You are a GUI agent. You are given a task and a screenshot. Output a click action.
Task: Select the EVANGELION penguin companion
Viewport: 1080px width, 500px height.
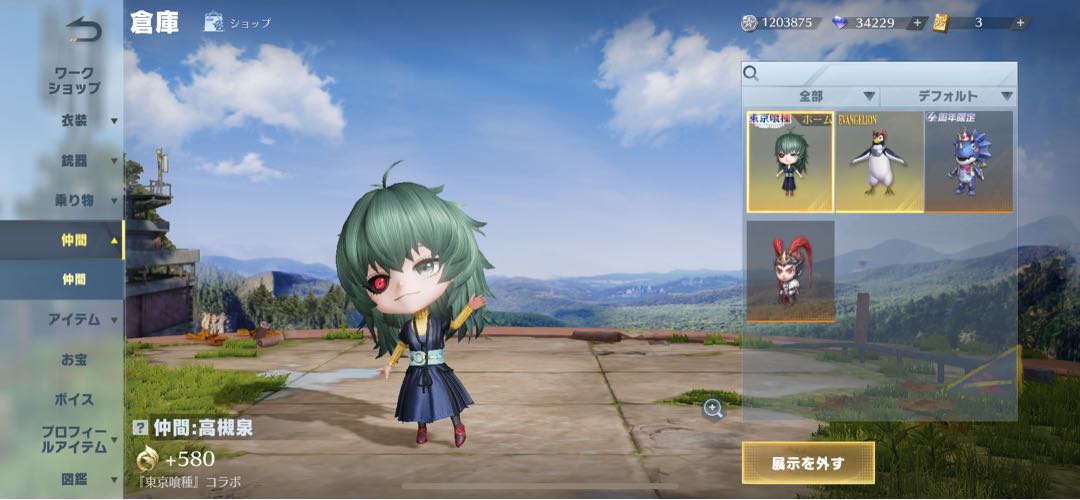point(879,161)
